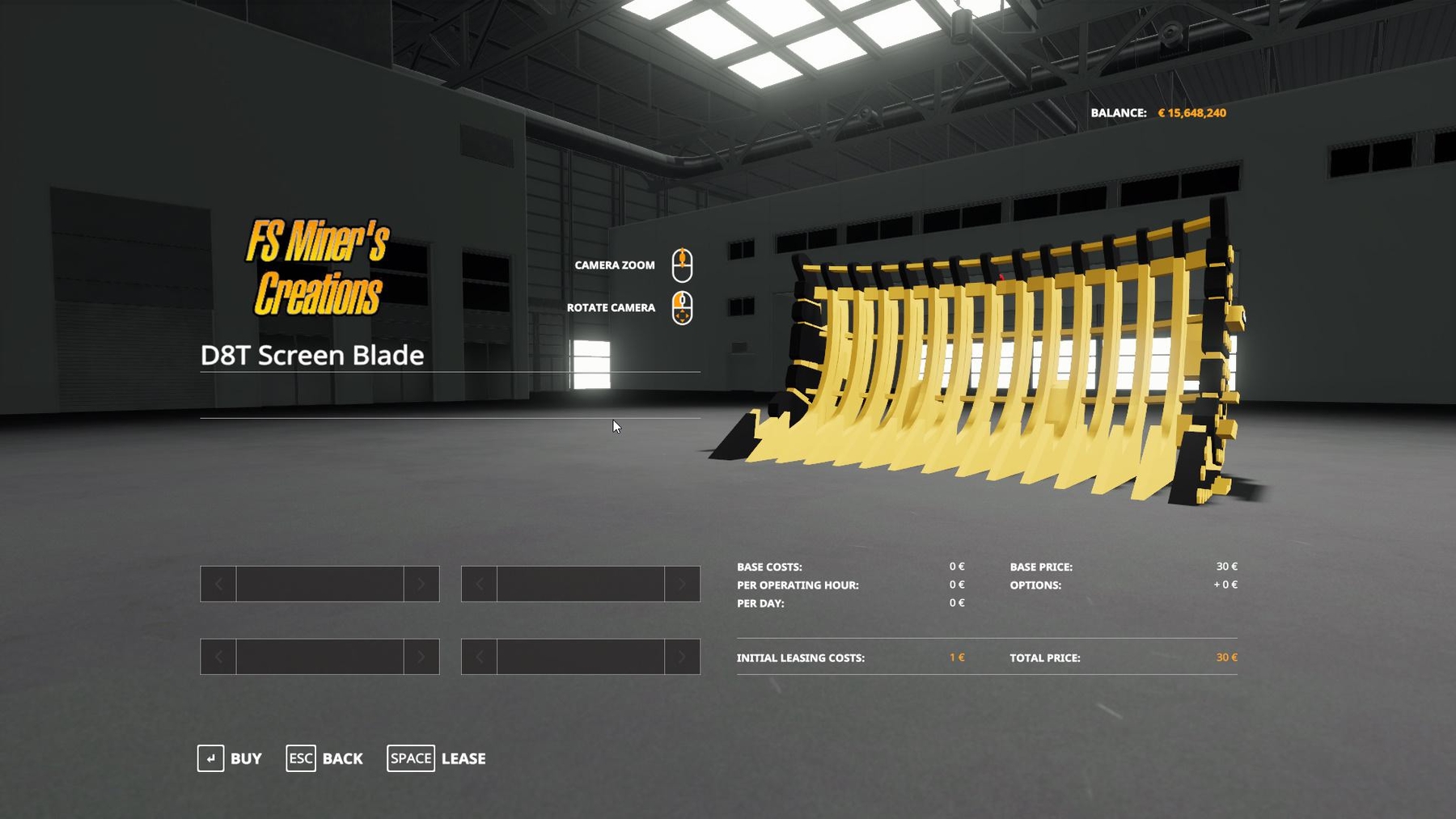Click the SPACE key icon beside LEASE
The width and height of the screenshot is (1456, 819).
411,758
